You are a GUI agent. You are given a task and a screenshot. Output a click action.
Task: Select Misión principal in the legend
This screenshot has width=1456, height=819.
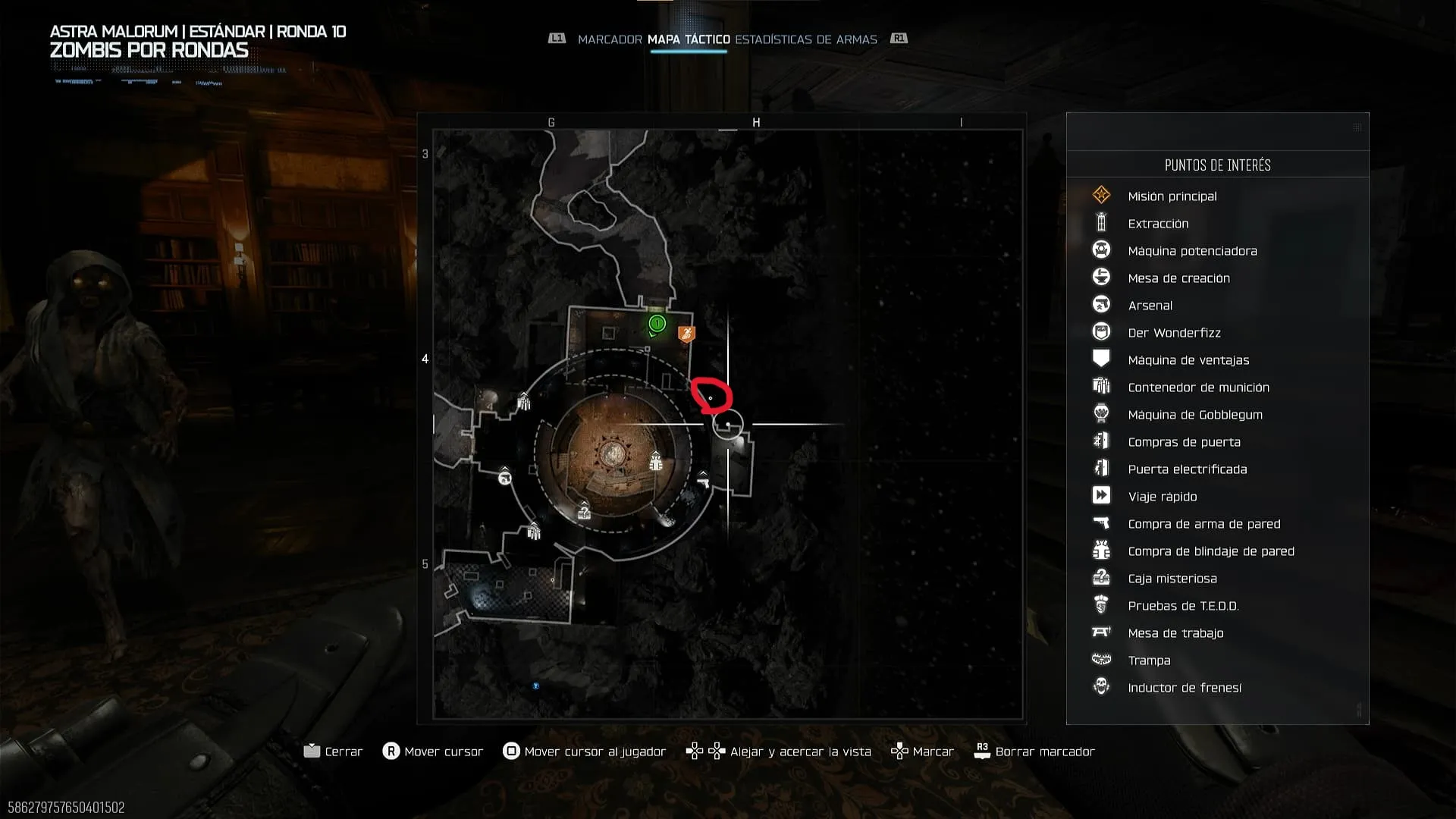coord(1172,196)
